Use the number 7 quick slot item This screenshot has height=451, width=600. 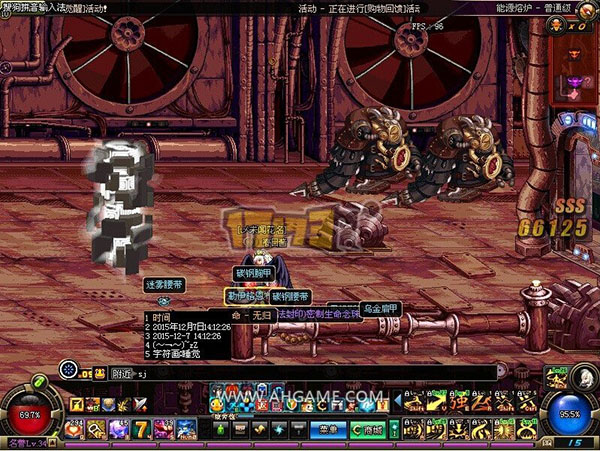[x=142, y=429]
